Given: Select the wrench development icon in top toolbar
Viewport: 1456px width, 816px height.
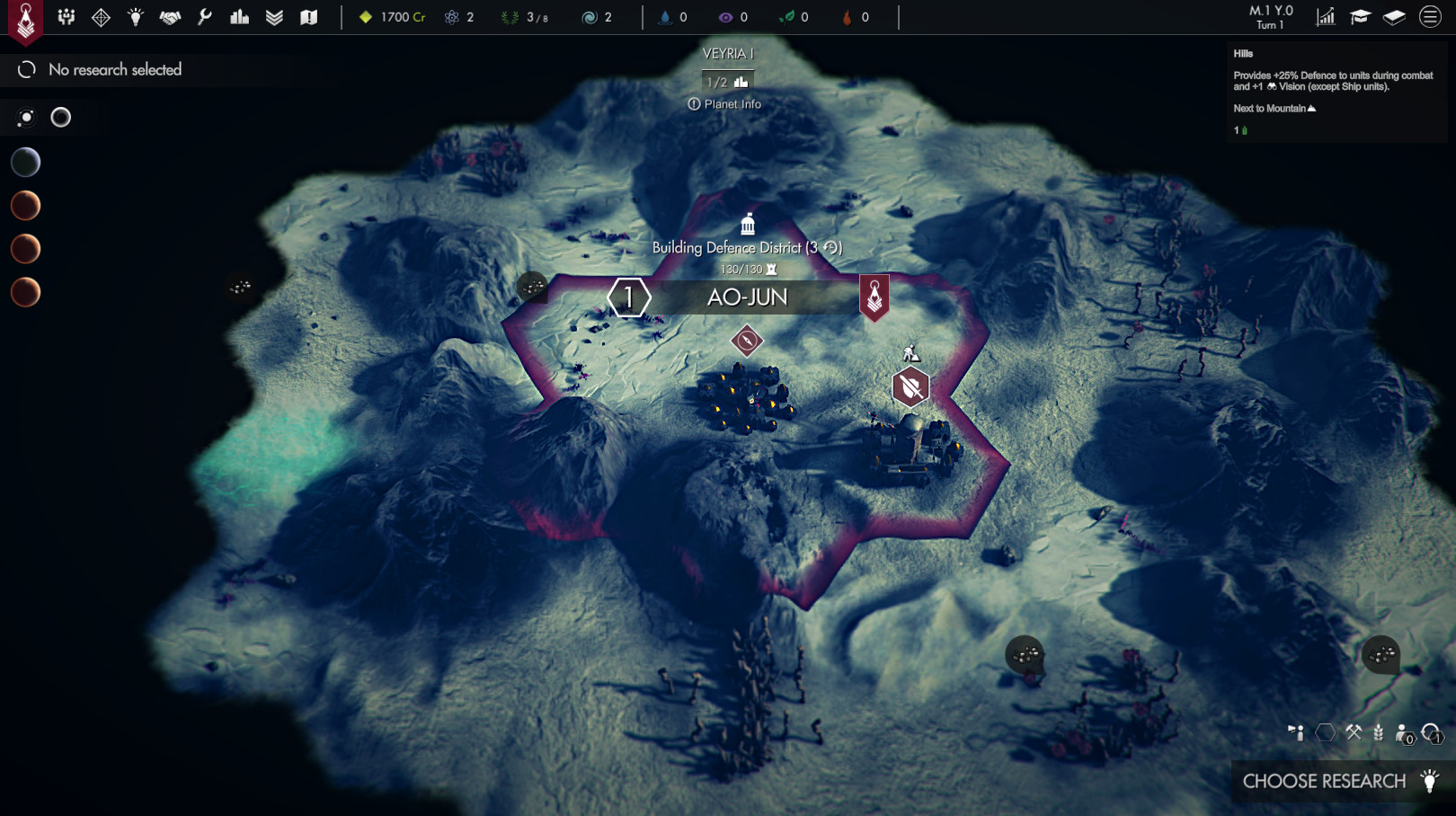Looking at the screenshot, I should (x=203, y=16).
